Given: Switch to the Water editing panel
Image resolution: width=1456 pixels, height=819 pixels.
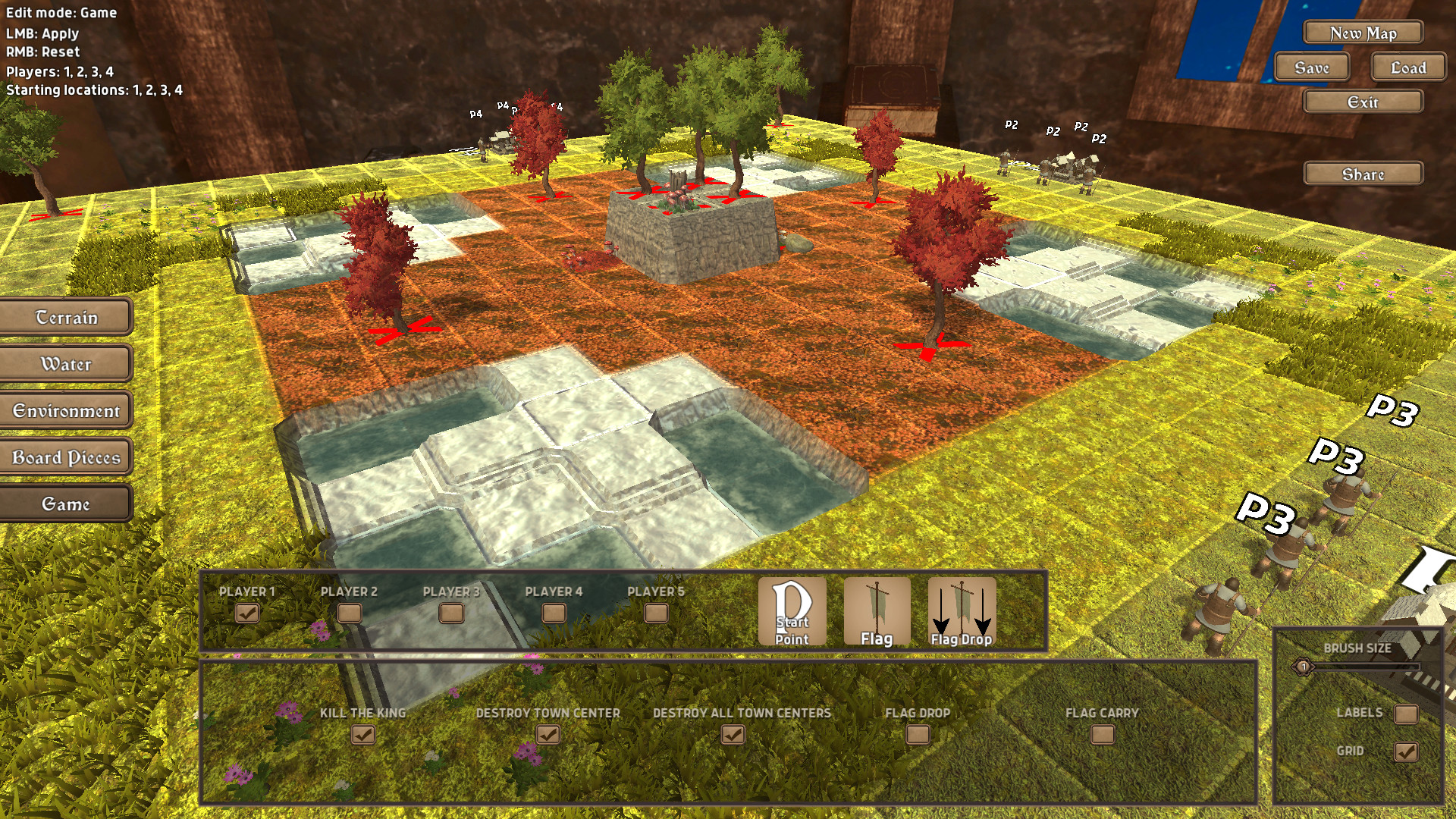Looking at the screenshot, I should coord(67,364).
